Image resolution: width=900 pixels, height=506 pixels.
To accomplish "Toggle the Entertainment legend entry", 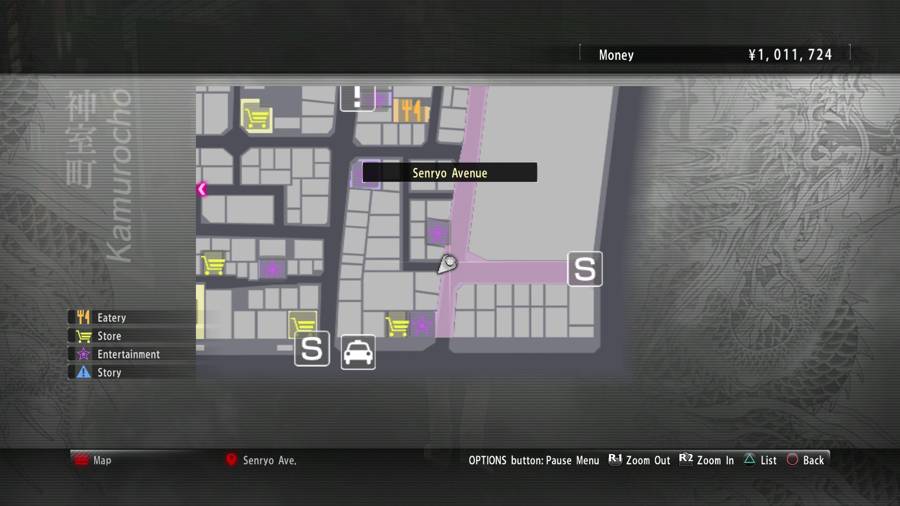I will (128, 354).
